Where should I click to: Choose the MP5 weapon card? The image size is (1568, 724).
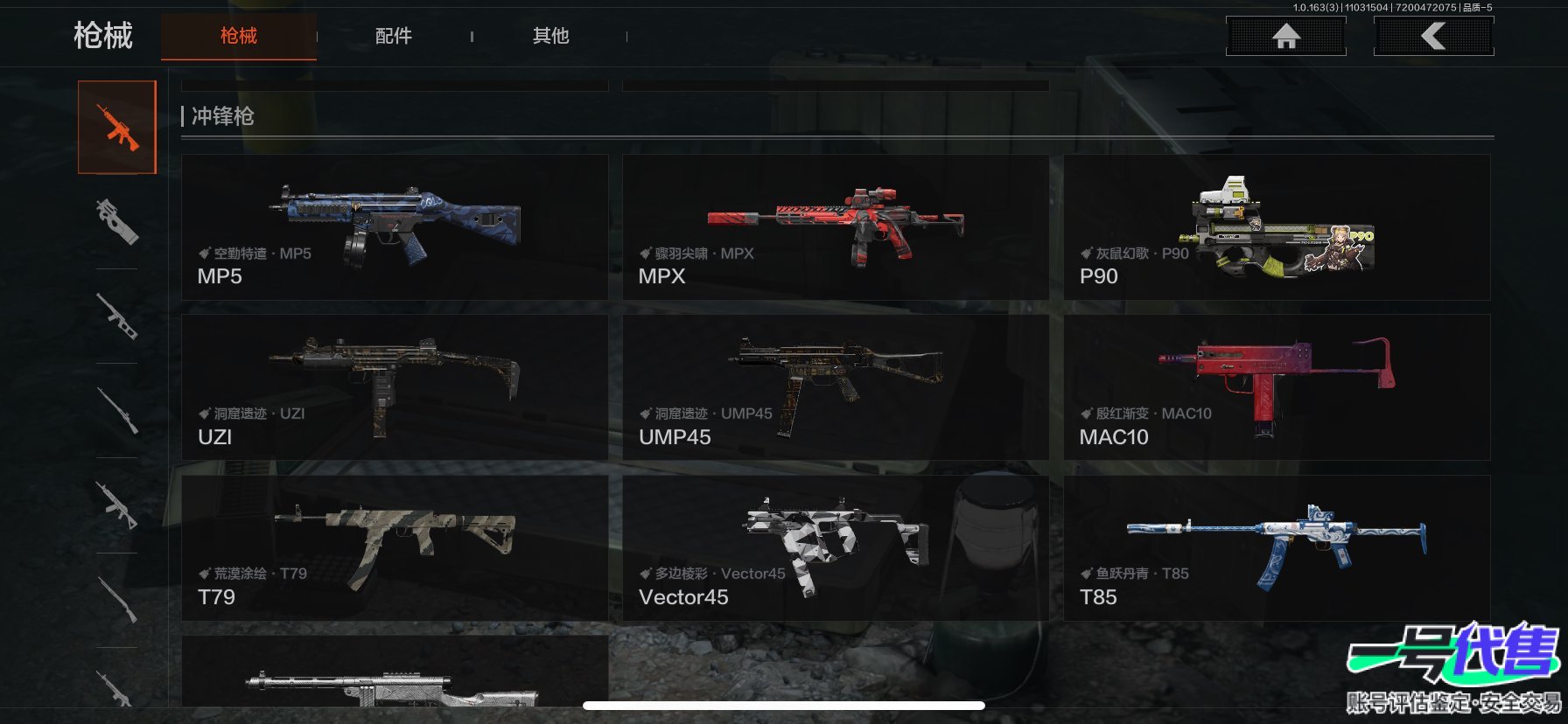tap(395, 228)
